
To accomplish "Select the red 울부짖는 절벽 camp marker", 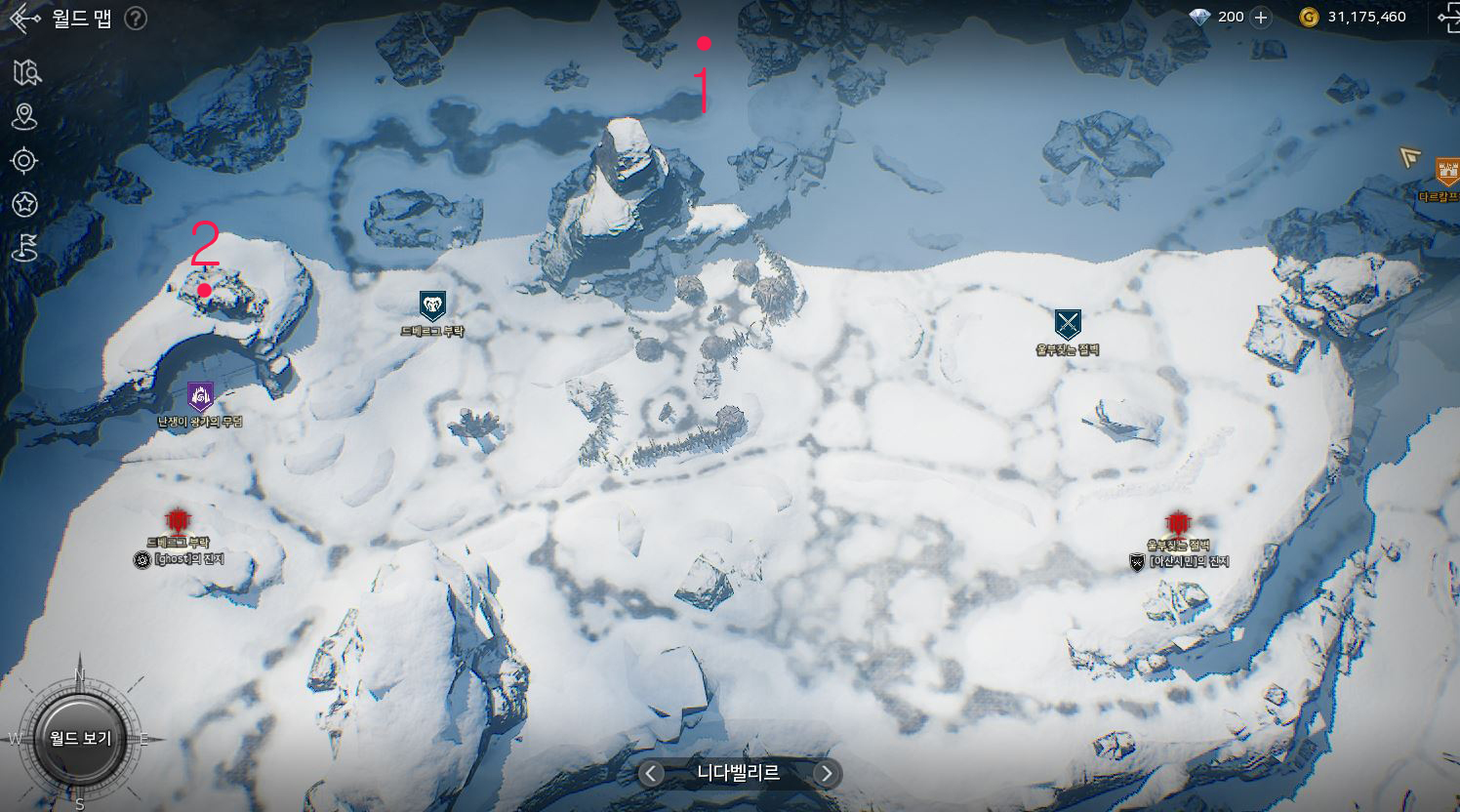I will tap(1178, 523).
